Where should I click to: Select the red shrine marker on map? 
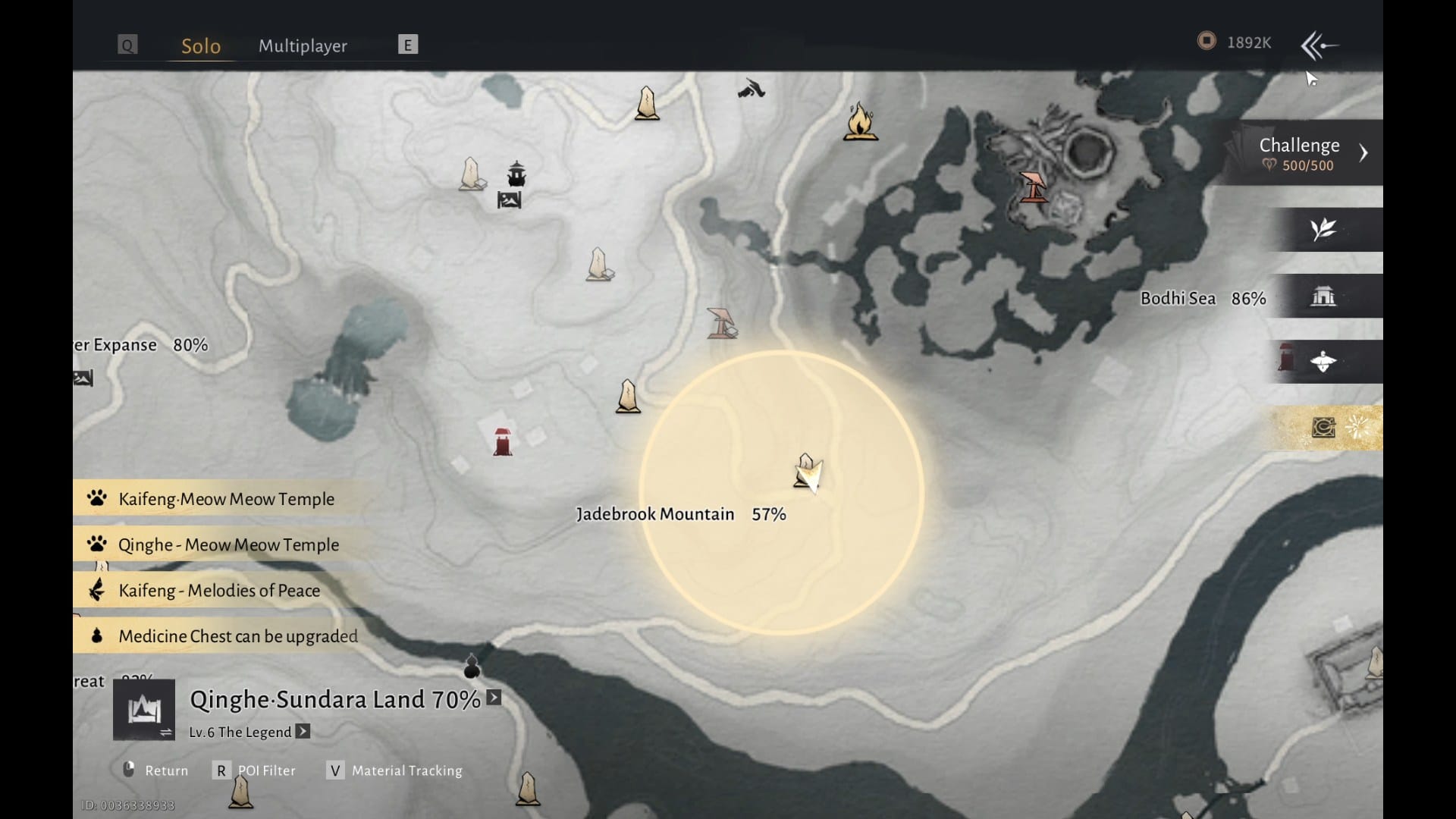tap(502, 441)
